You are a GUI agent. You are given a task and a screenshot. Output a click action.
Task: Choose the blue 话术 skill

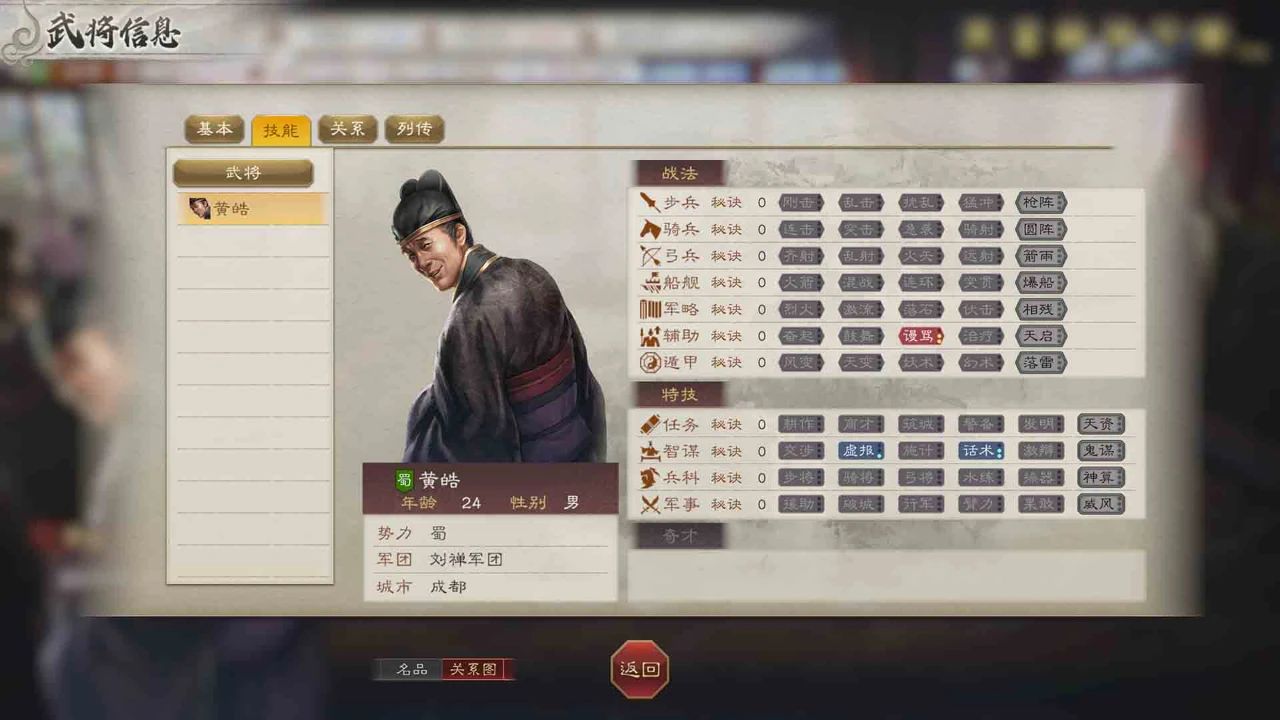tap(981, 451)
